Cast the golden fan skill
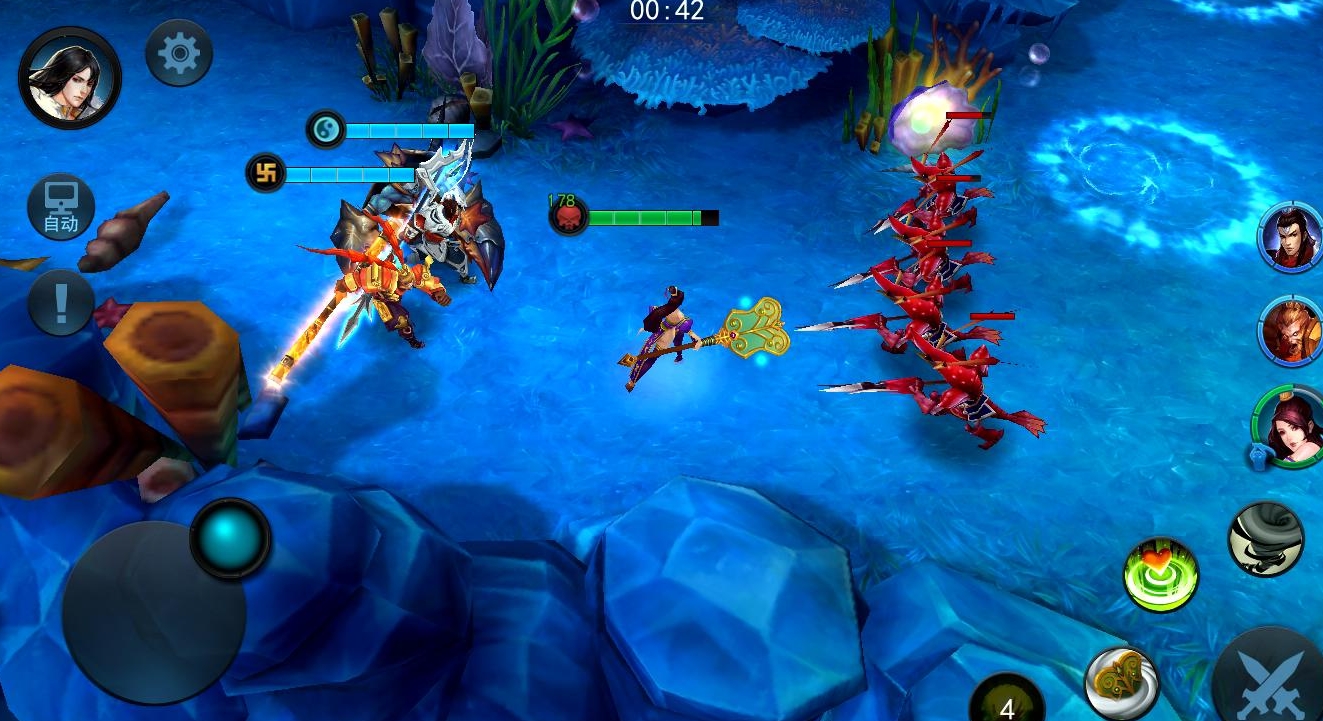Viewport: 1323px width, 721px height. (1121, 684)
